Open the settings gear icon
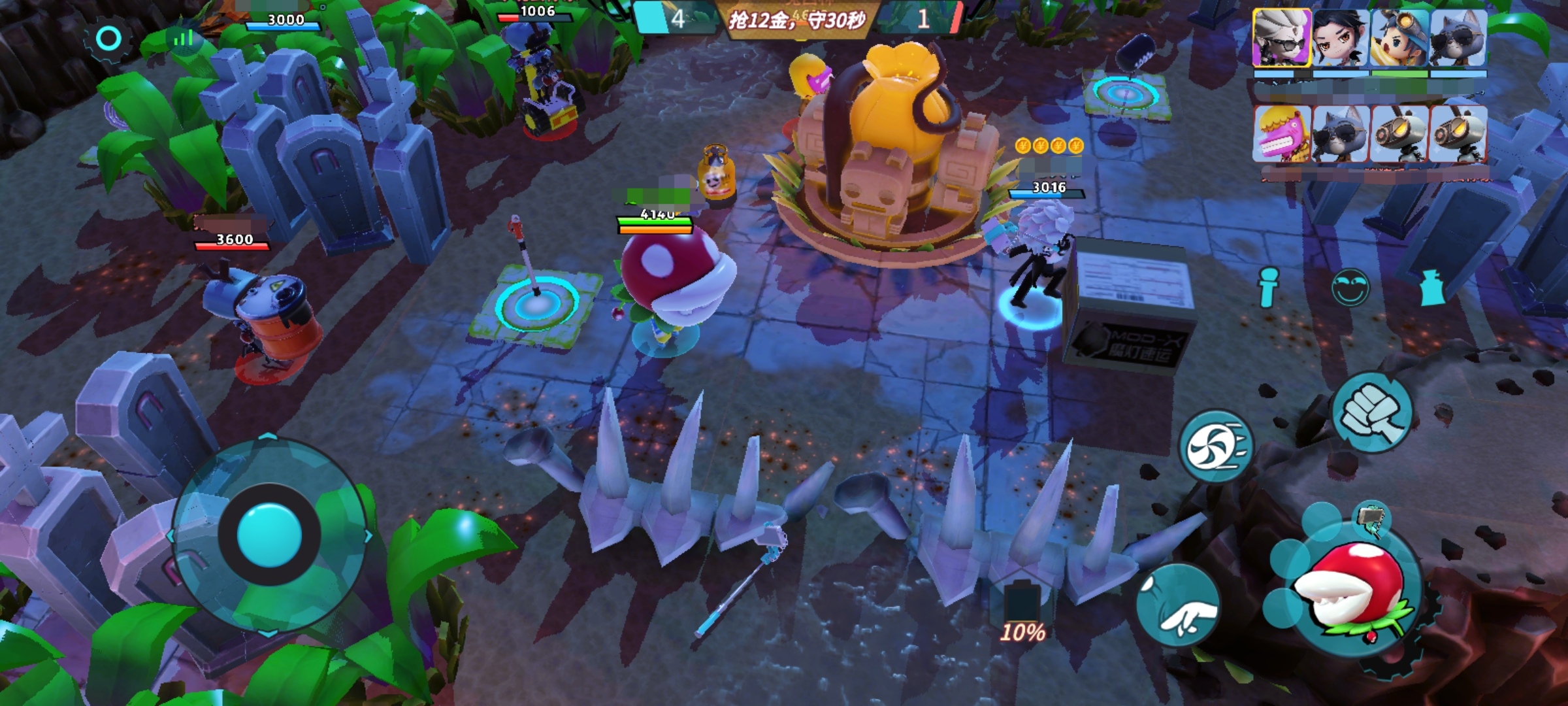 [x=108, y=39]
